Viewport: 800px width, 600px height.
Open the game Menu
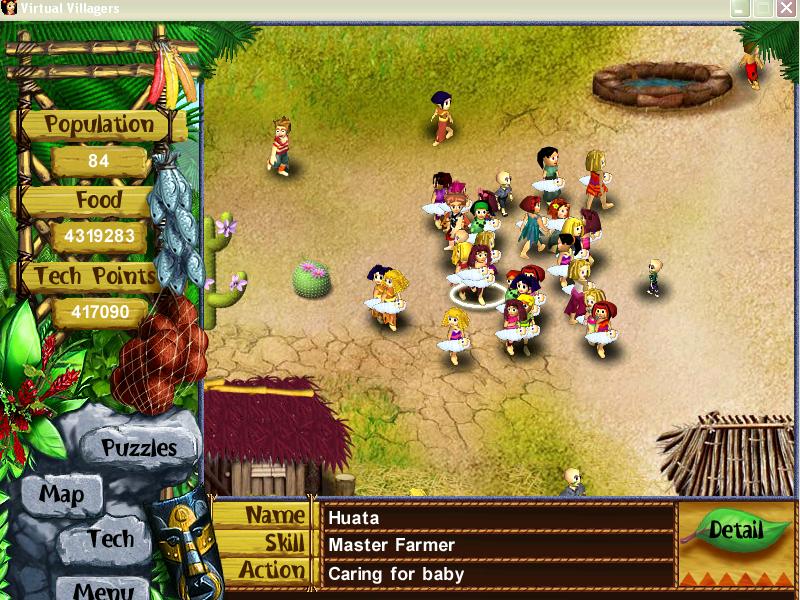[x=103, y=588]
